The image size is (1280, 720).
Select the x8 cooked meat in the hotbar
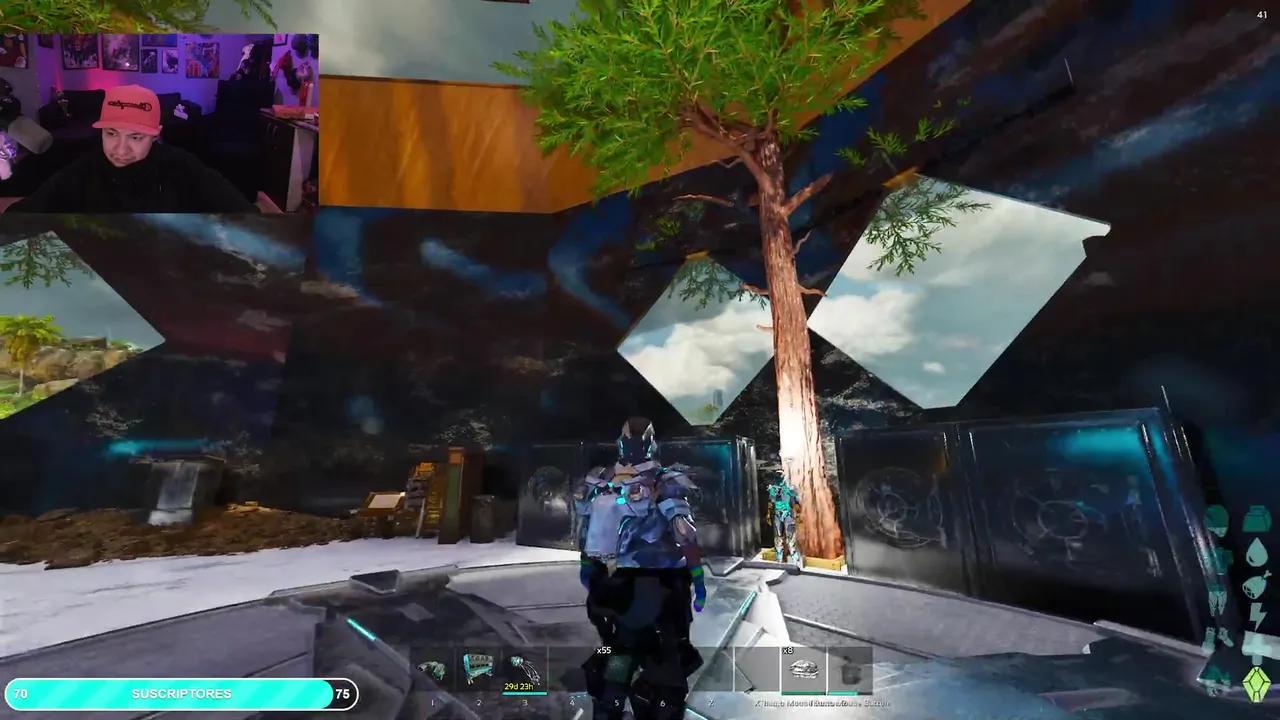coord(806,668)
